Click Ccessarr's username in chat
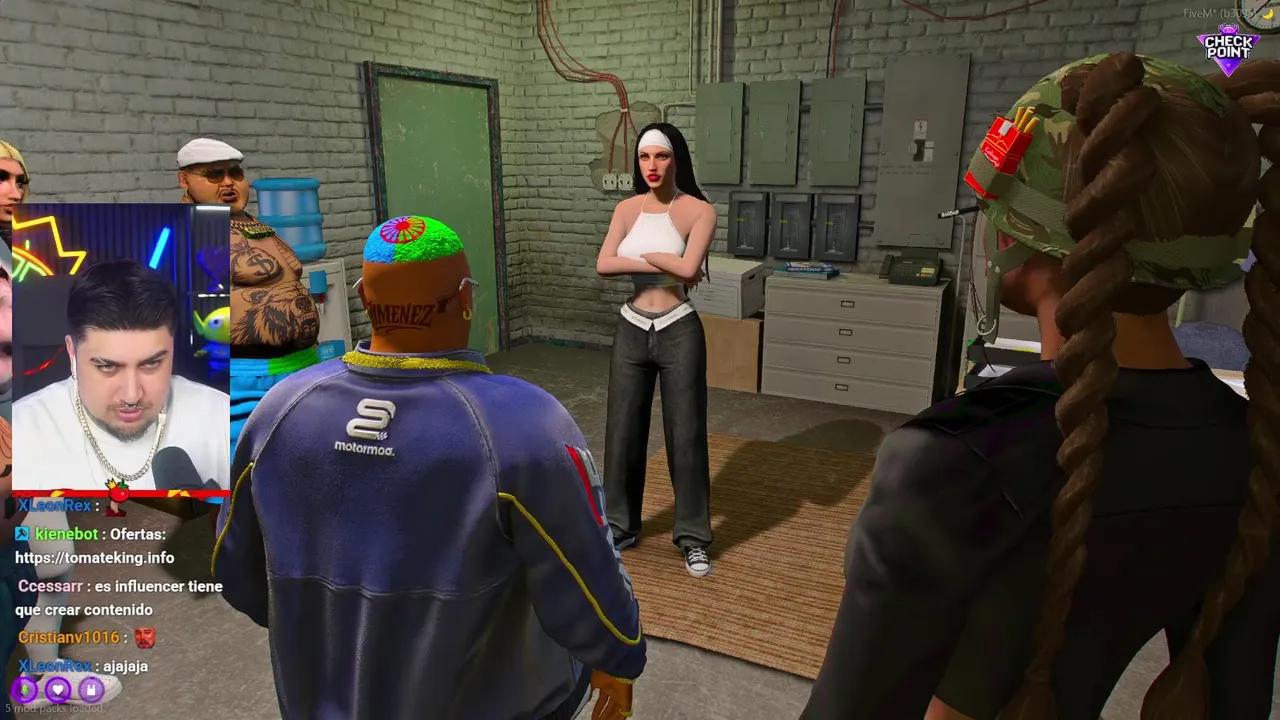 50,586
